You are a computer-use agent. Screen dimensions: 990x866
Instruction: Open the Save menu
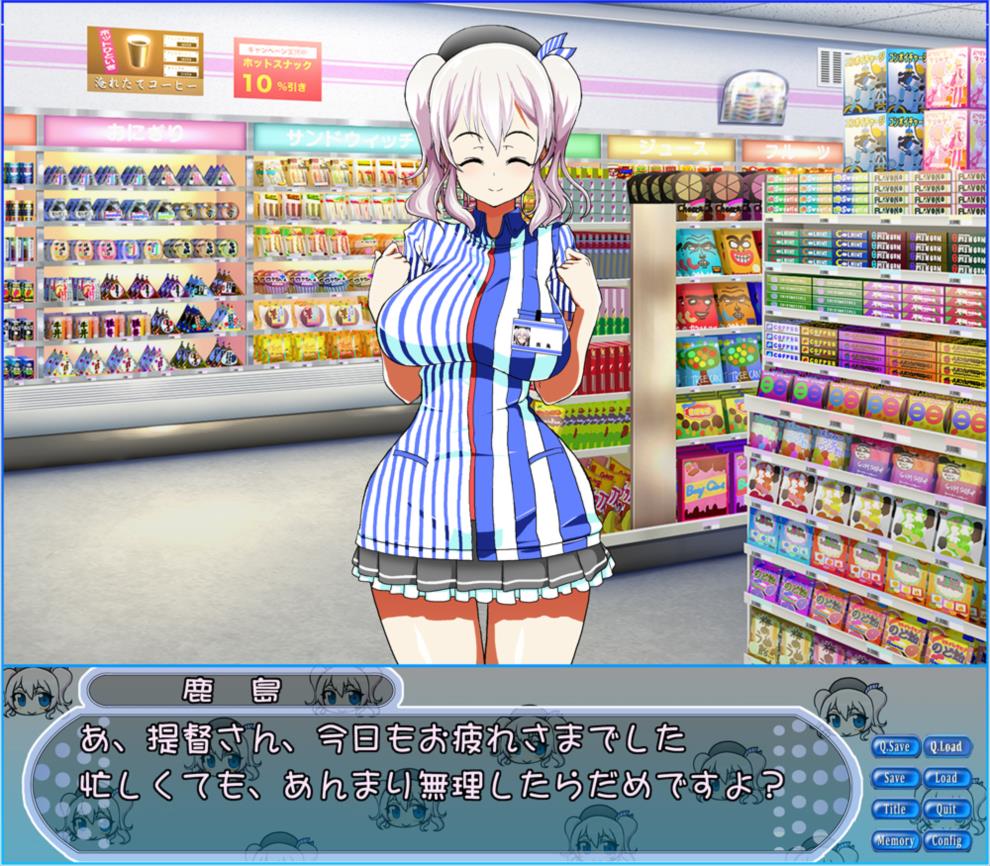tap(895, 778)
